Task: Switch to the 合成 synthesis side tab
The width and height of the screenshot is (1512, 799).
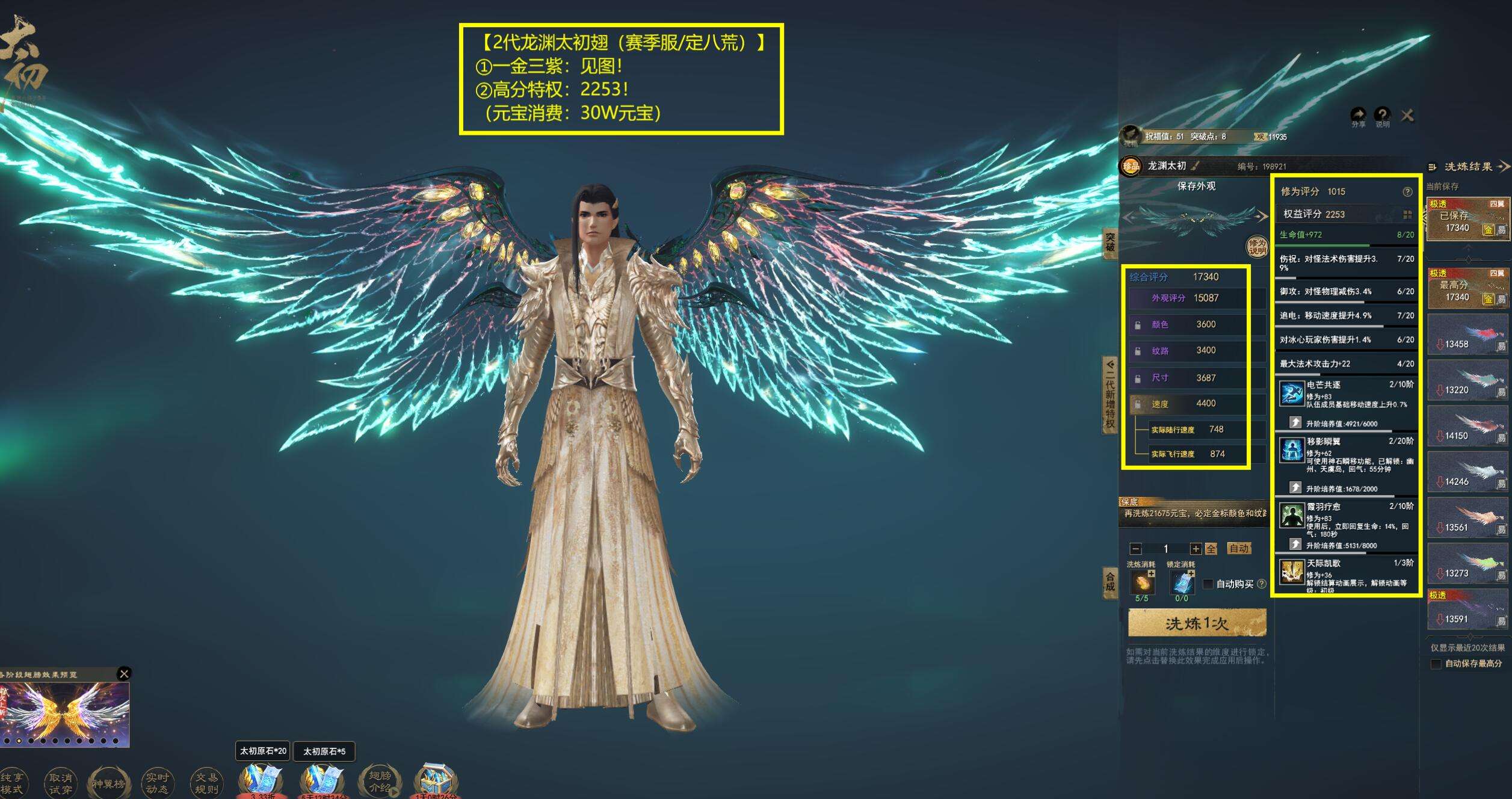Action: click(1110, 582)
